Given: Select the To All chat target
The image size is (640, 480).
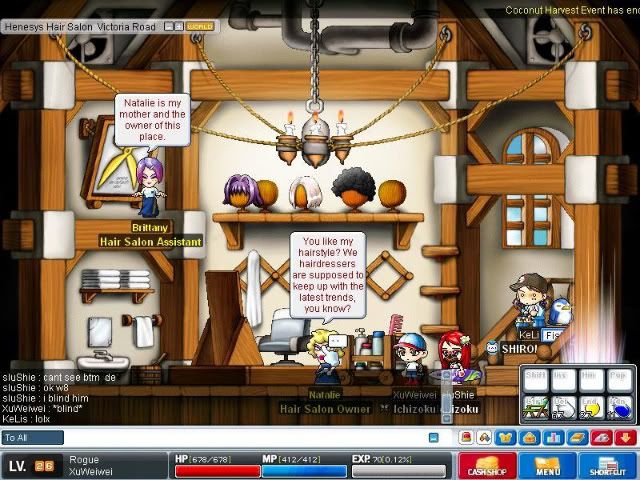Looking at the screenshot, I should pos(33,438).
